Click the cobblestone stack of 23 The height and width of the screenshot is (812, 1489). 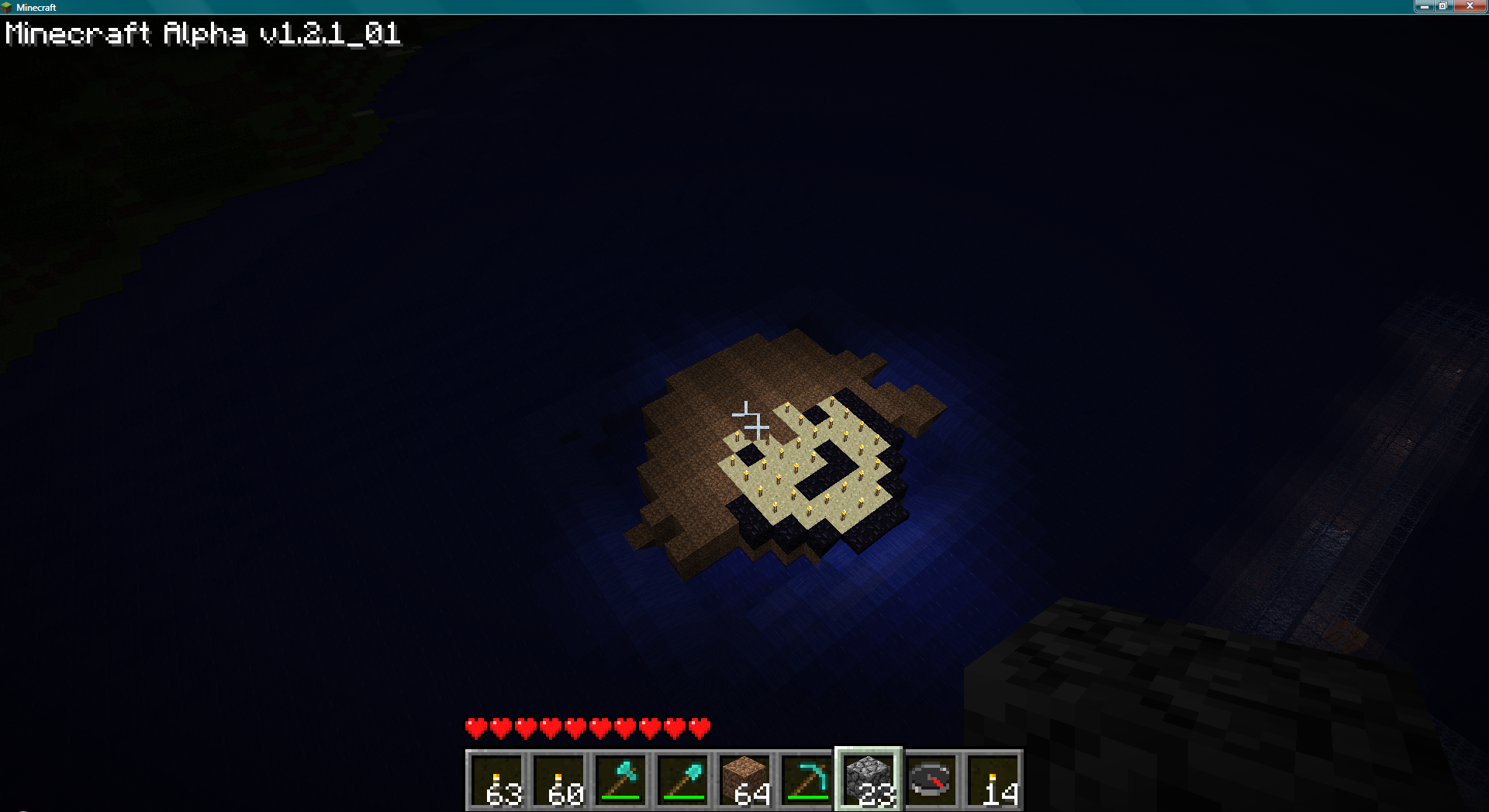point(869,779)
